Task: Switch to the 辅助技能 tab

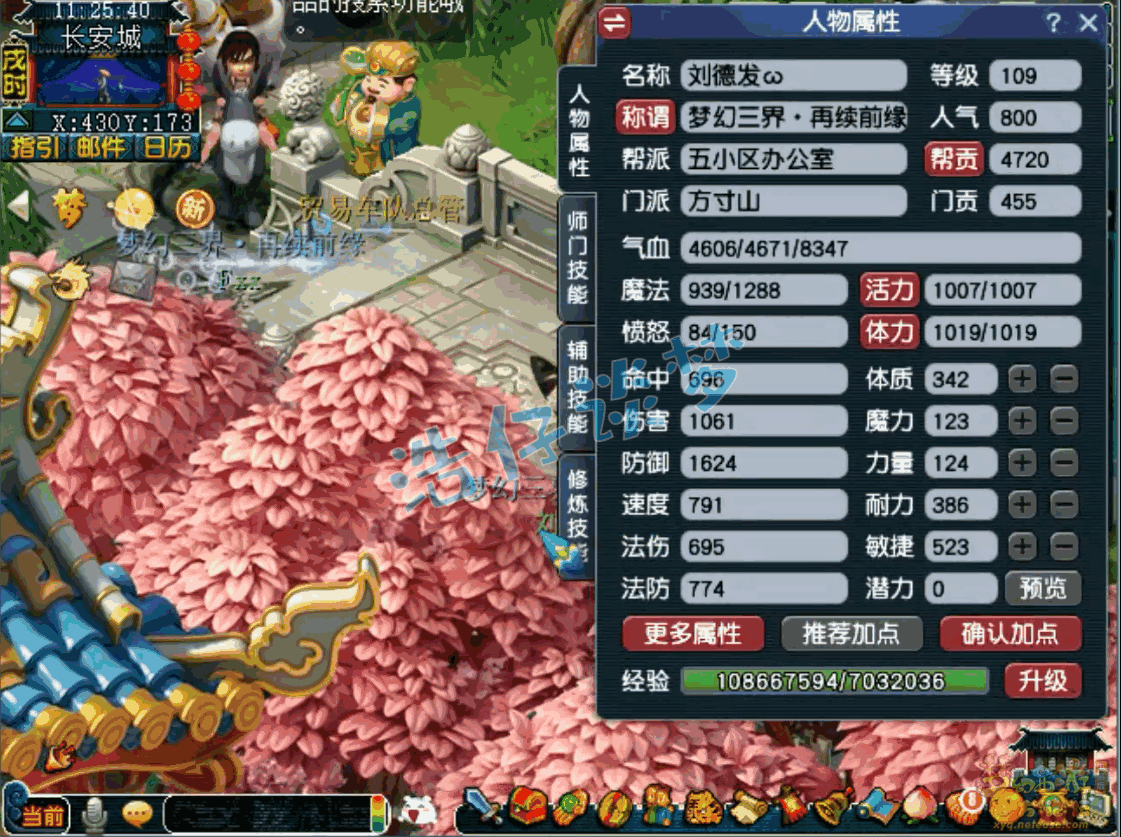Action: [578, 385]
